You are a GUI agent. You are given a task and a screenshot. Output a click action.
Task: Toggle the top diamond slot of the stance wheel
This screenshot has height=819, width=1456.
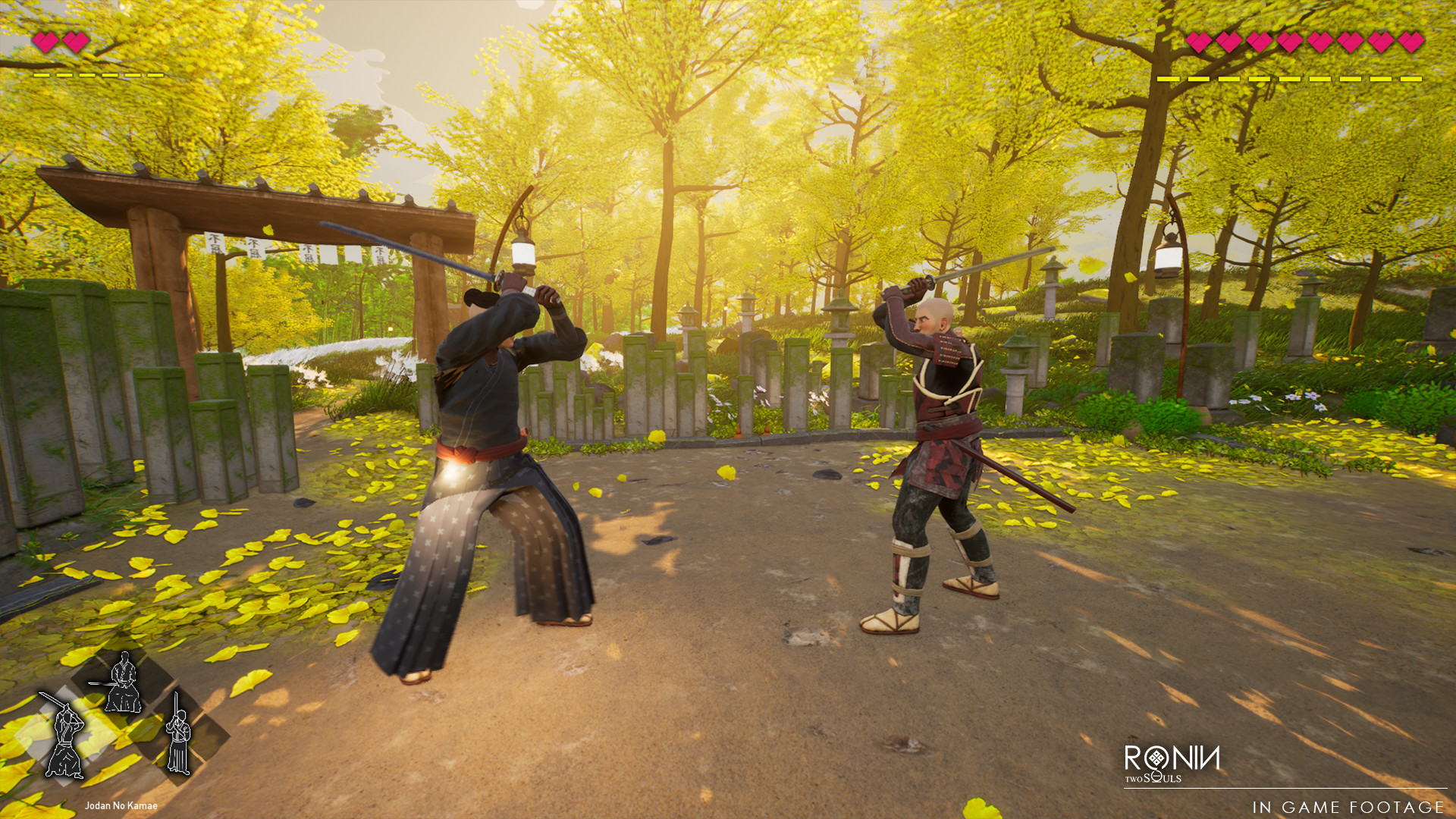tap(123, 682)
